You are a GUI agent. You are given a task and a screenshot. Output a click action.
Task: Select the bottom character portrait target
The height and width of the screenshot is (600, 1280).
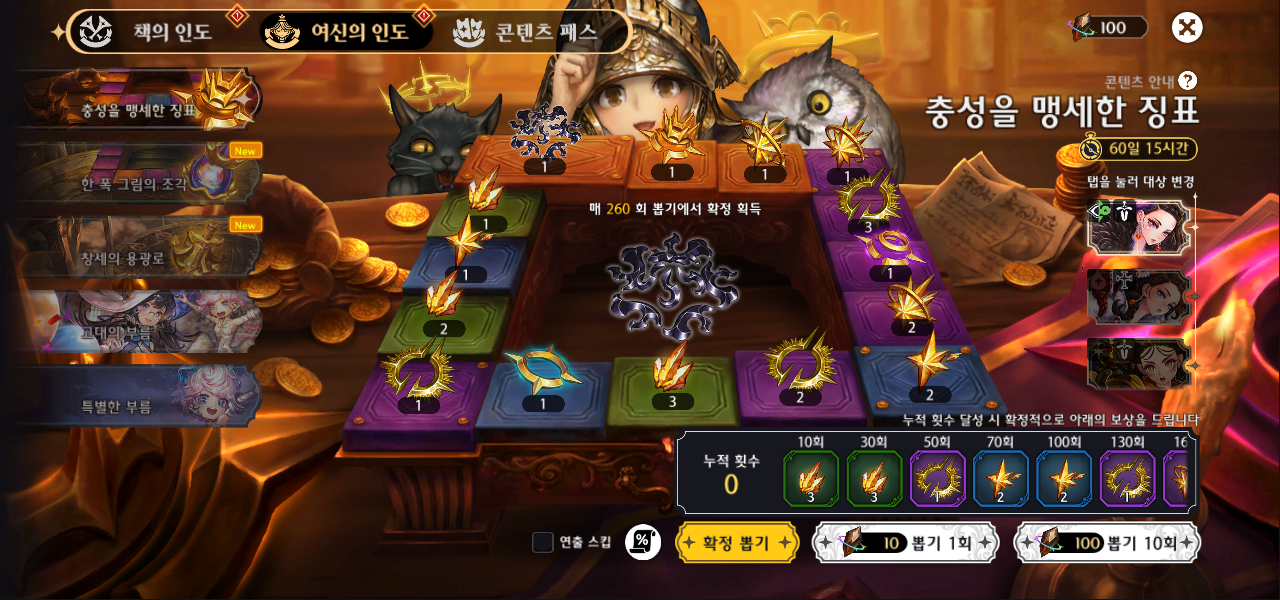click(1138, 362)
